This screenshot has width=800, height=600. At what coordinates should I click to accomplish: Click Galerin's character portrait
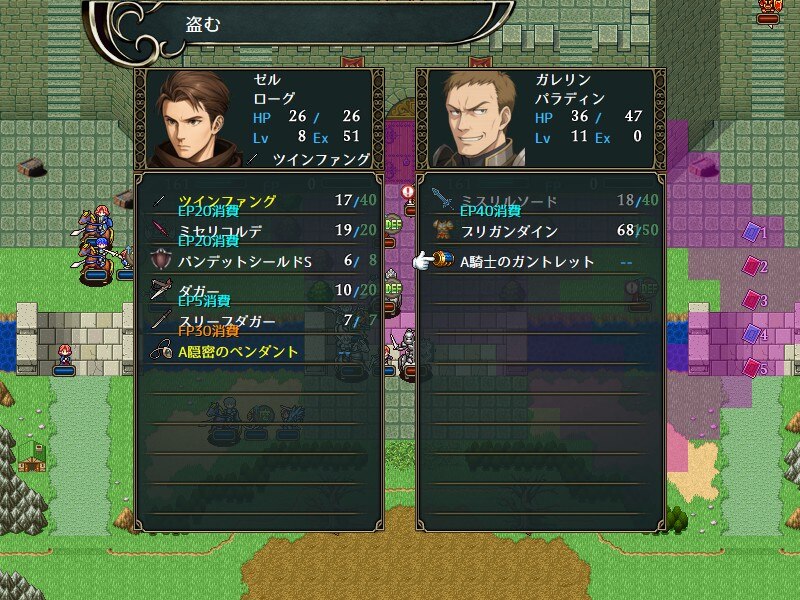(477, 118)
